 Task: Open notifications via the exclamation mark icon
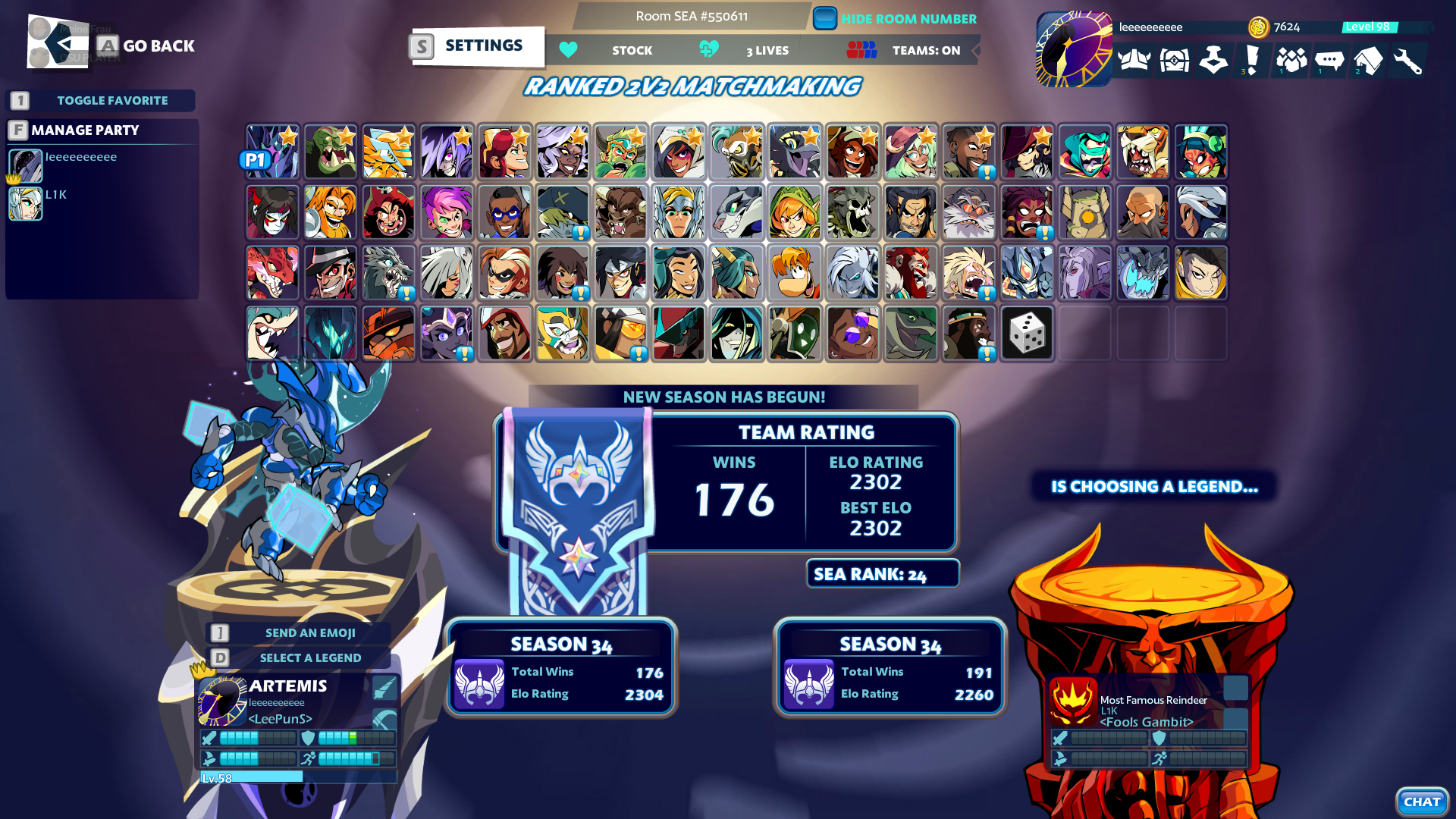(1252, 61)
